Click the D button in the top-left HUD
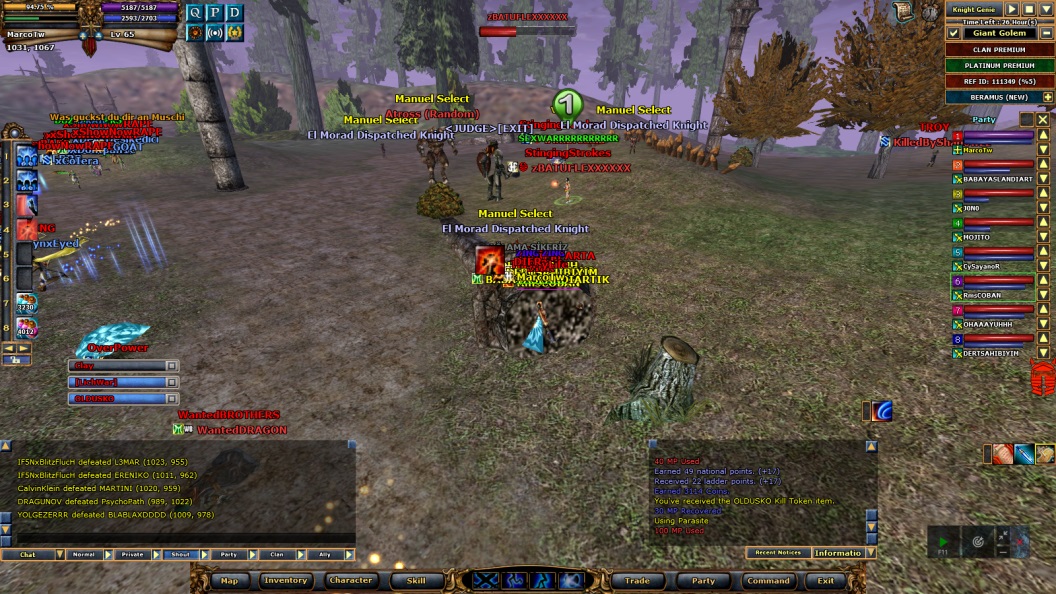Screen dimensions: 1056x594 point(234,12)
